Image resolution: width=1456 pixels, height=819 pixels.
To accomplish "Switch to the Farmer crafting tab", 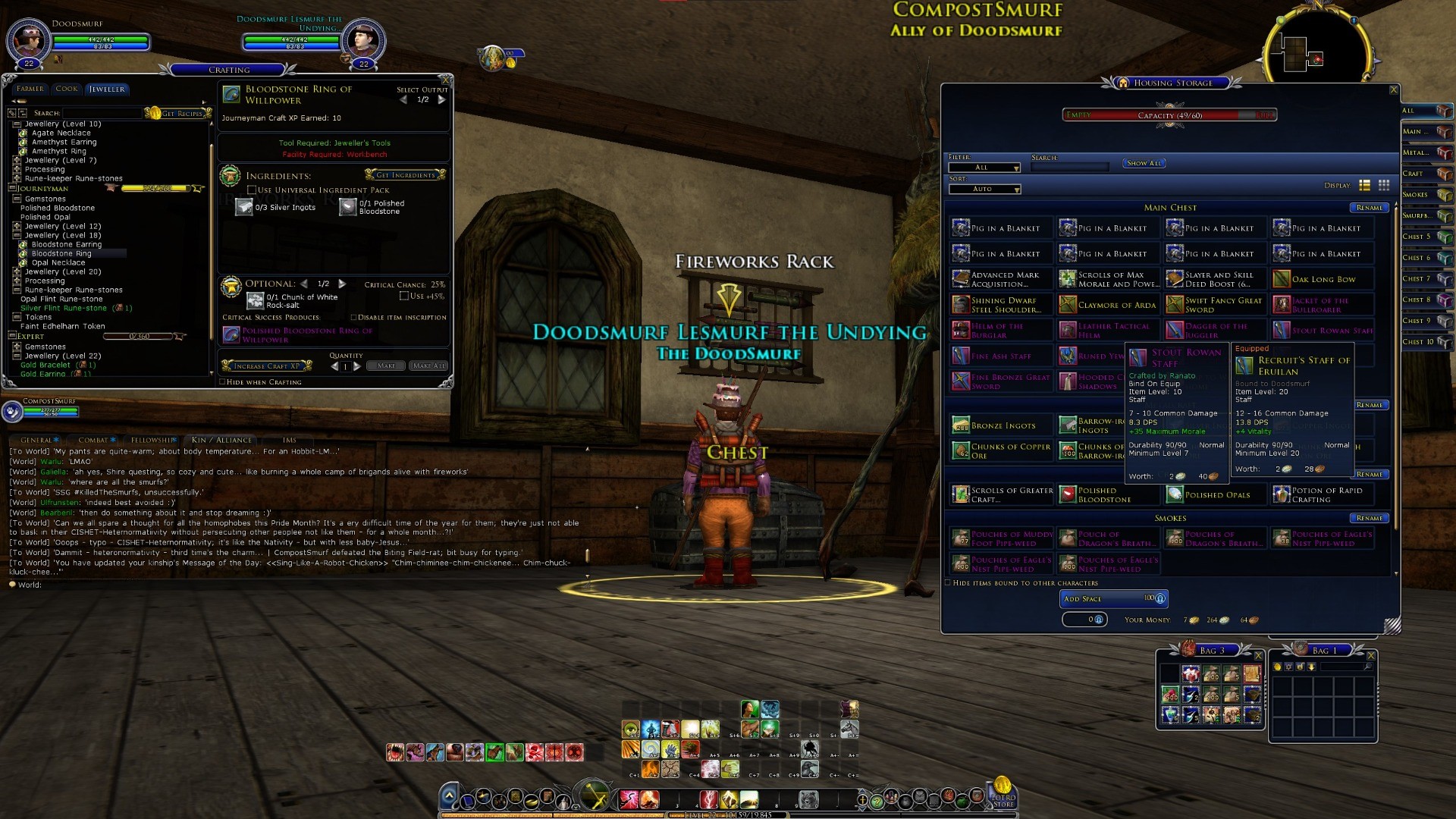I will point(30,89).
